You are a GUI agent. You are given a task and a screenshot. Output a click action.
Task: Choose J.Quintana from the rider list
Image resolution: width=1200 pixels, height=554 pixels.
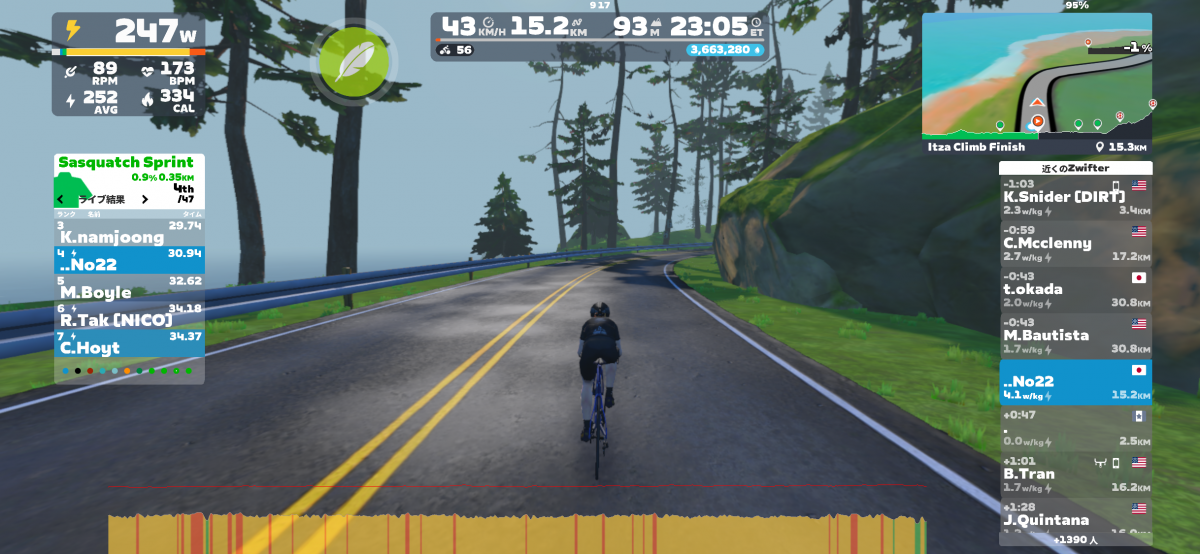tap(1075, 518)
